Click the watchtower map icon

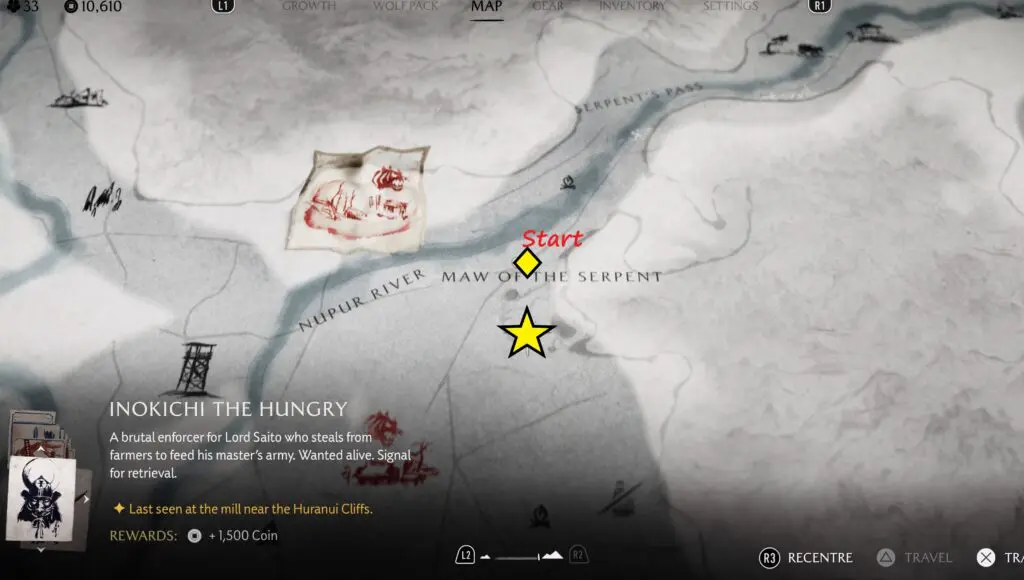tap(194, 368)
